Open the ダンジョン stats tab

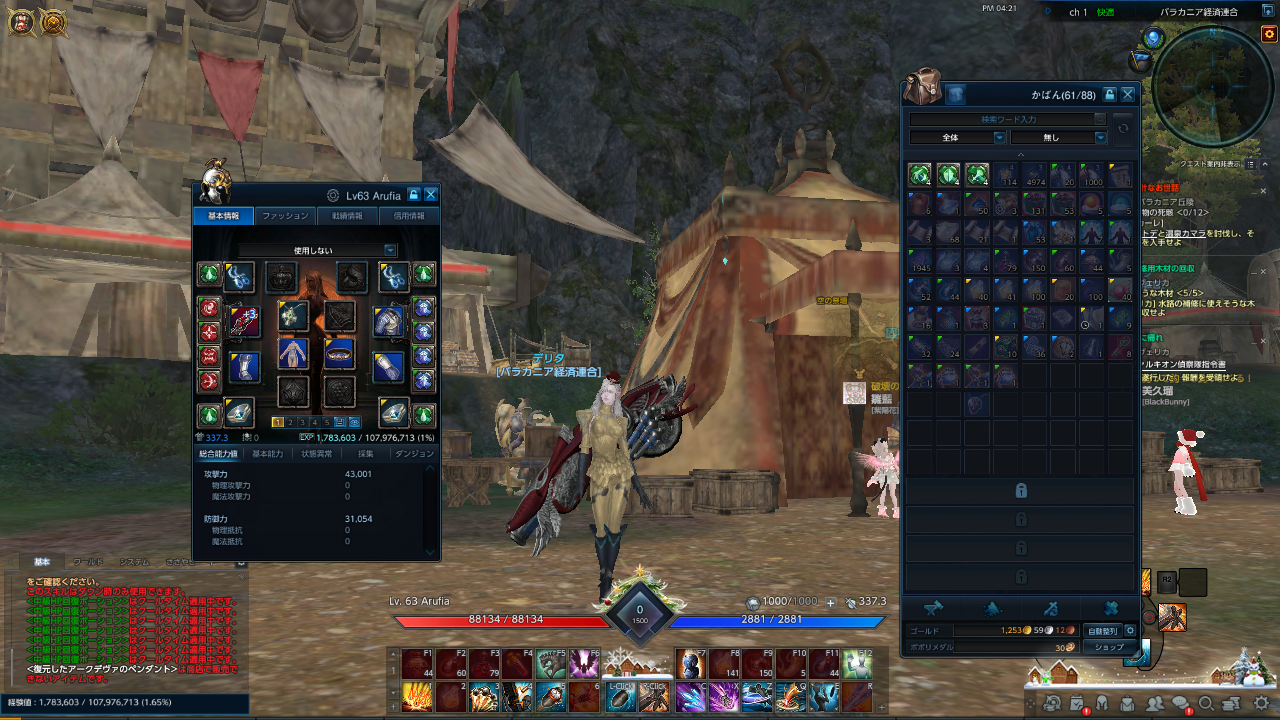coord(417,453)
